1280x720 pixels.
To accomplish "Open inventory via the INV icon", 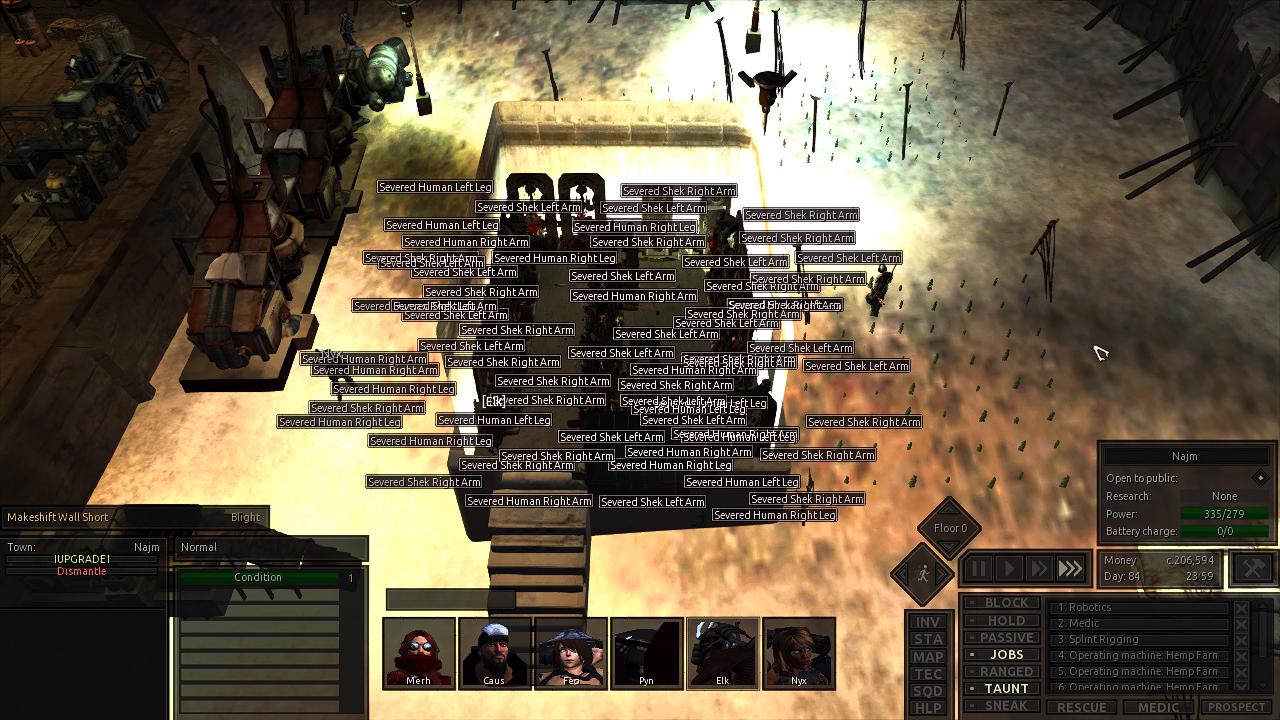I will [927, 621].
